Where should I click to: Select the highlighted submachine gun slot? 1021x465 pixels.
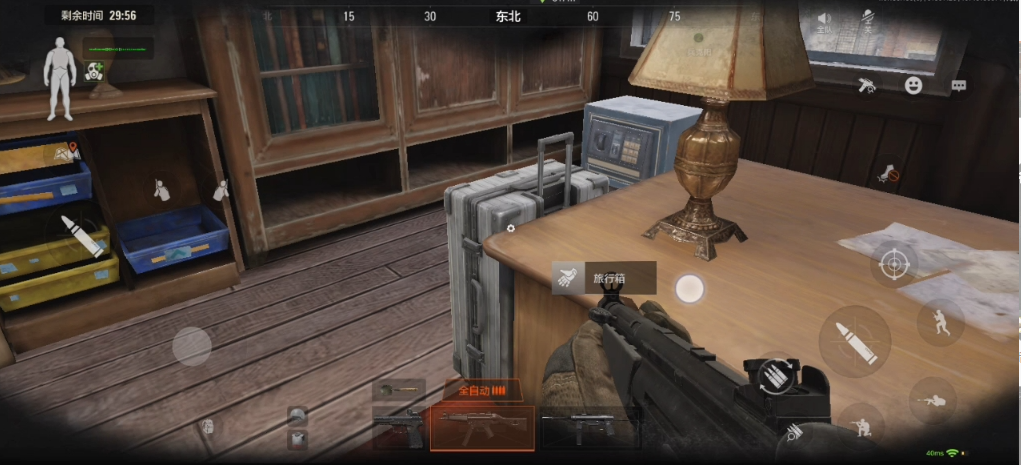click(482, 428)
